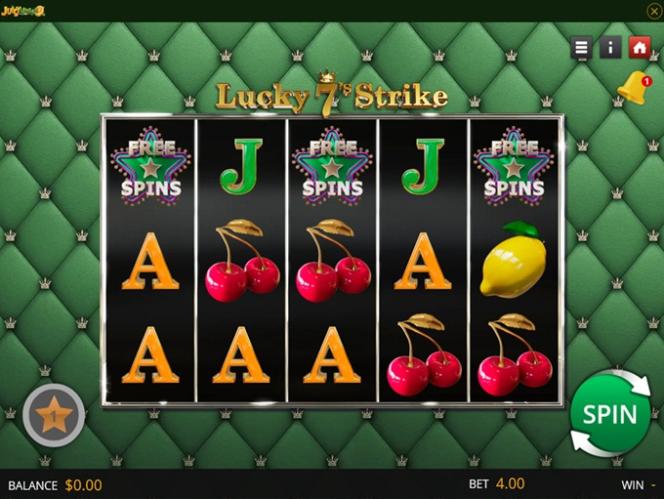Screen dimensions: 664x499
Task: Open the hamburger menu
Action: 582,47
